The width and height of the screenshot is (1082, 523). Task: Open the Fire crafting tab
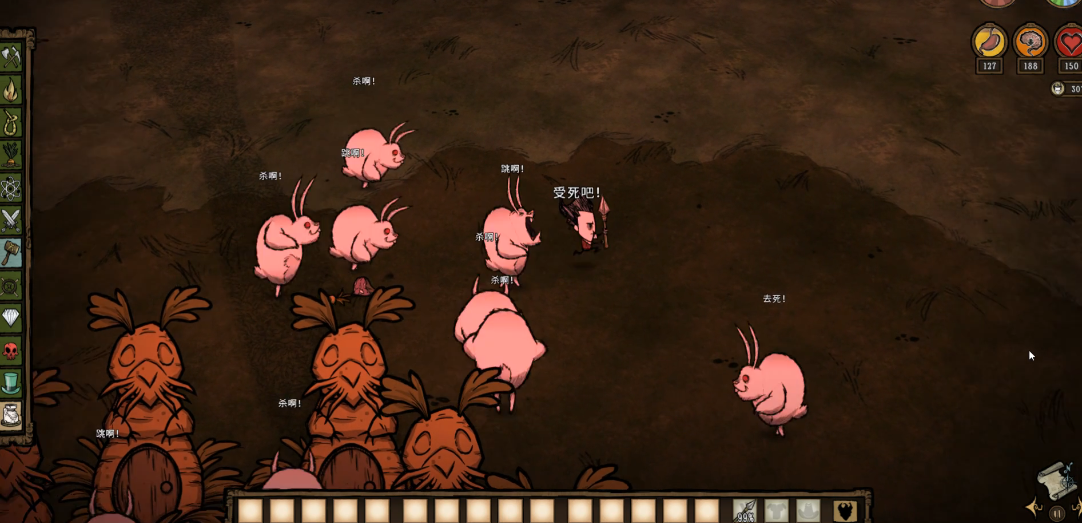[11, 91]
